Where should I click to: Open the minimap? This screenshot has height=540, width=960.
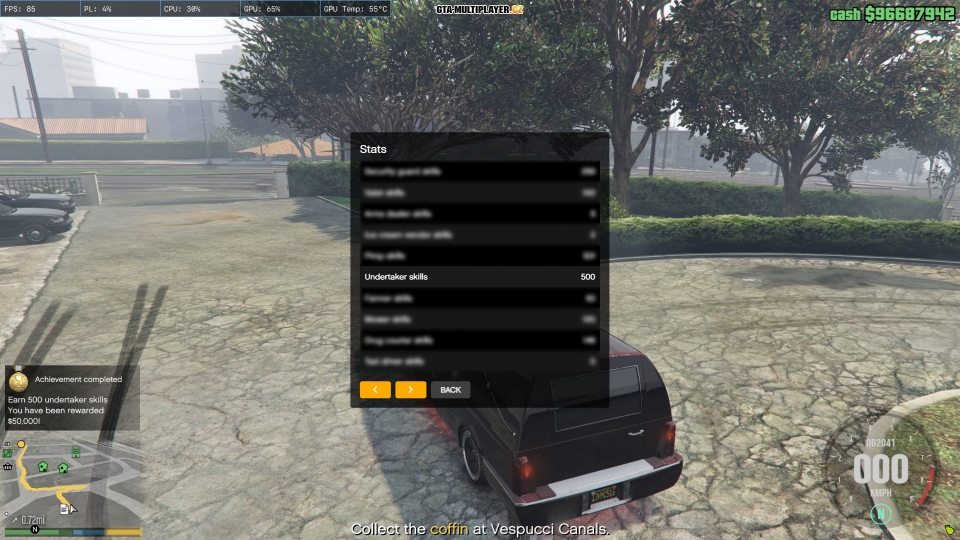[72, 482]
